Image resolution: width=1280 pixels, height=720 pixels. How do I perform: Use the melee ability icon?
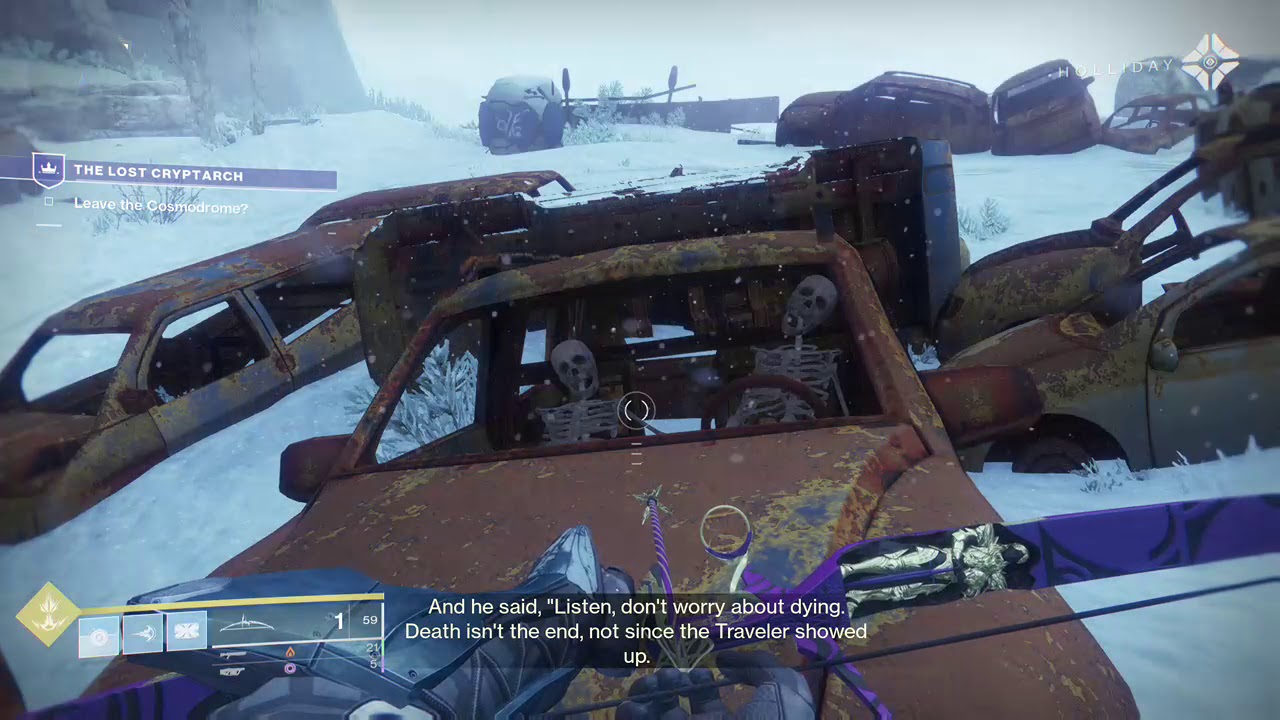click(x=143, y=633)
